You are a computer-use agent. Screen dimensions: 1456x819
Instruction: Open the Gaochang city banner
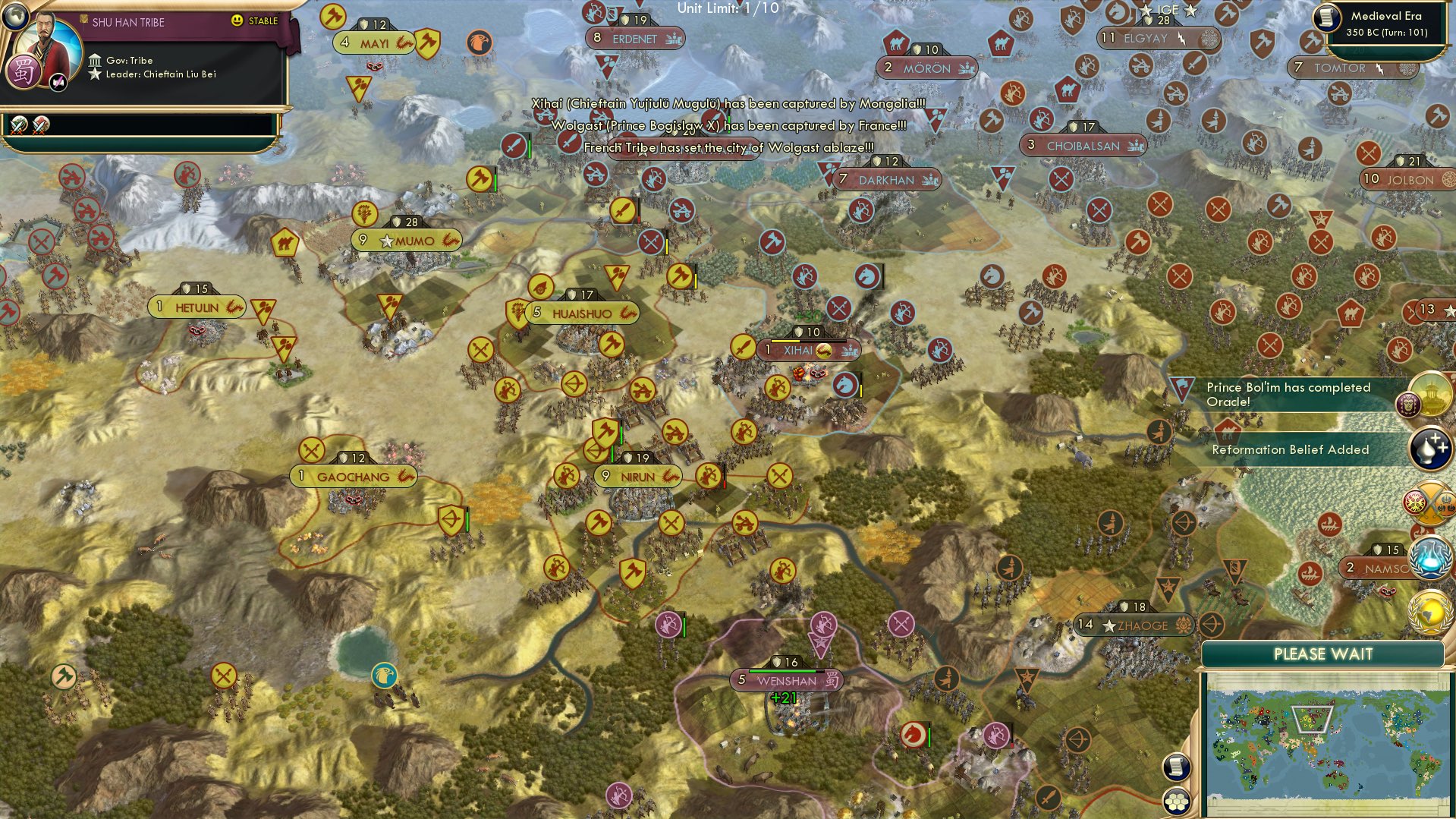pyautogui.click(x=353, y=476)
